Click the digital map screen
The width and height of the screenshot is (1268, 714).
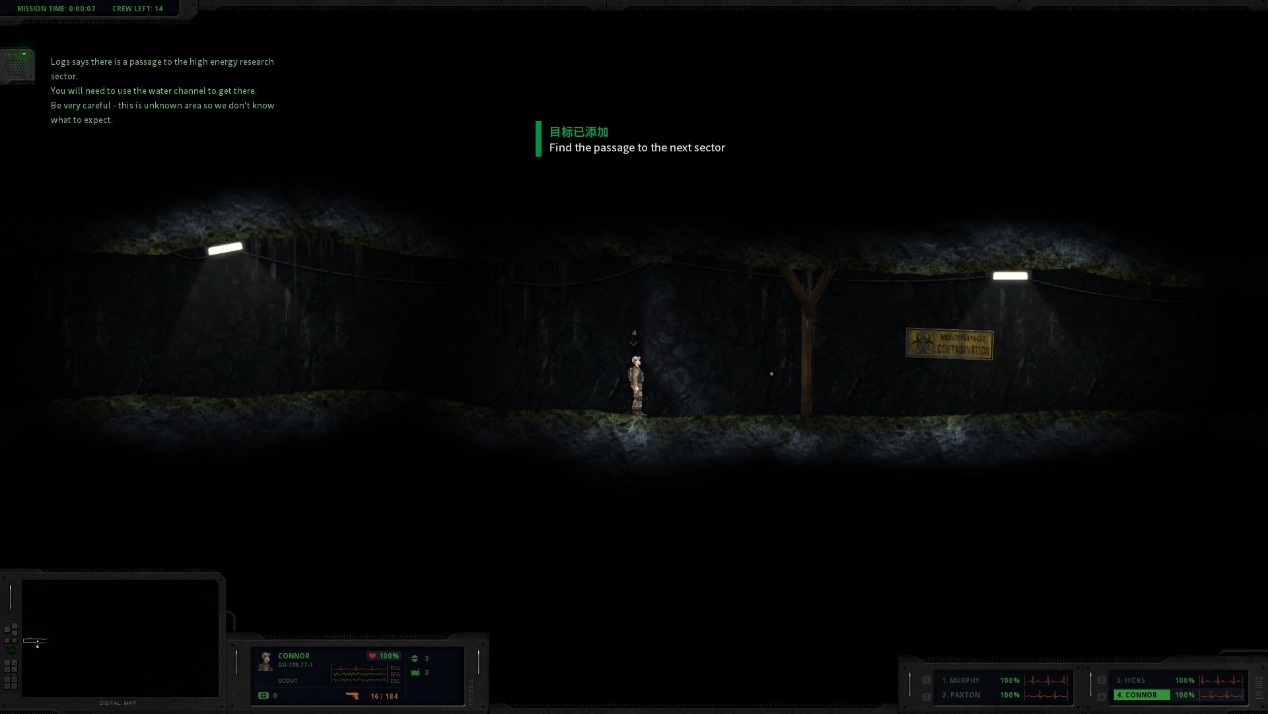pyautogui.click(x=120, y=637)
